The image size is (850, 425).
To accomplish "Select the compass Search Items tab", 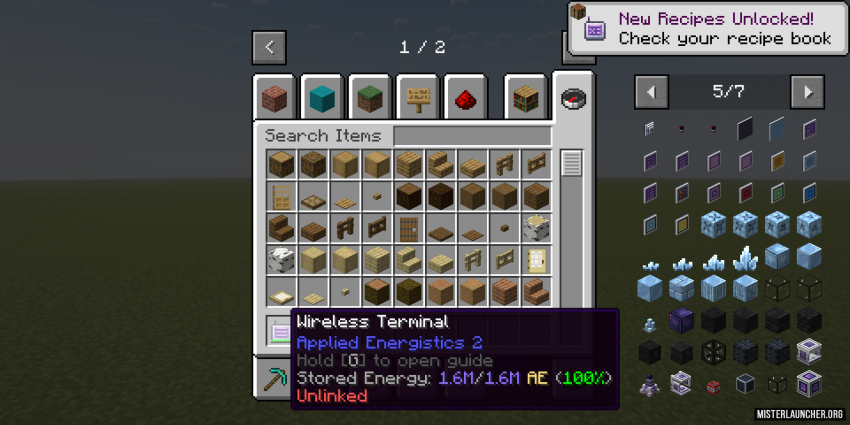I will coord(573,97).
